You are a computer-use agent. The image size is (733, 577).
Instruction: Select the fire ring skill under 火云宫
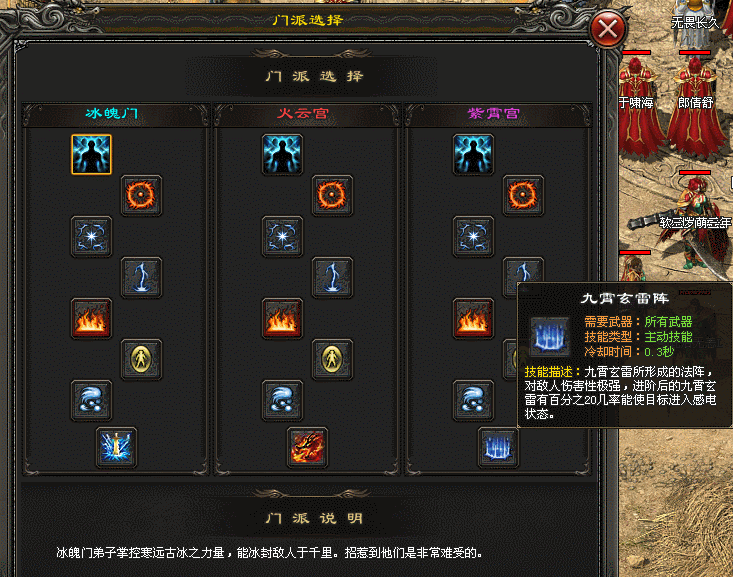(332, 196)
